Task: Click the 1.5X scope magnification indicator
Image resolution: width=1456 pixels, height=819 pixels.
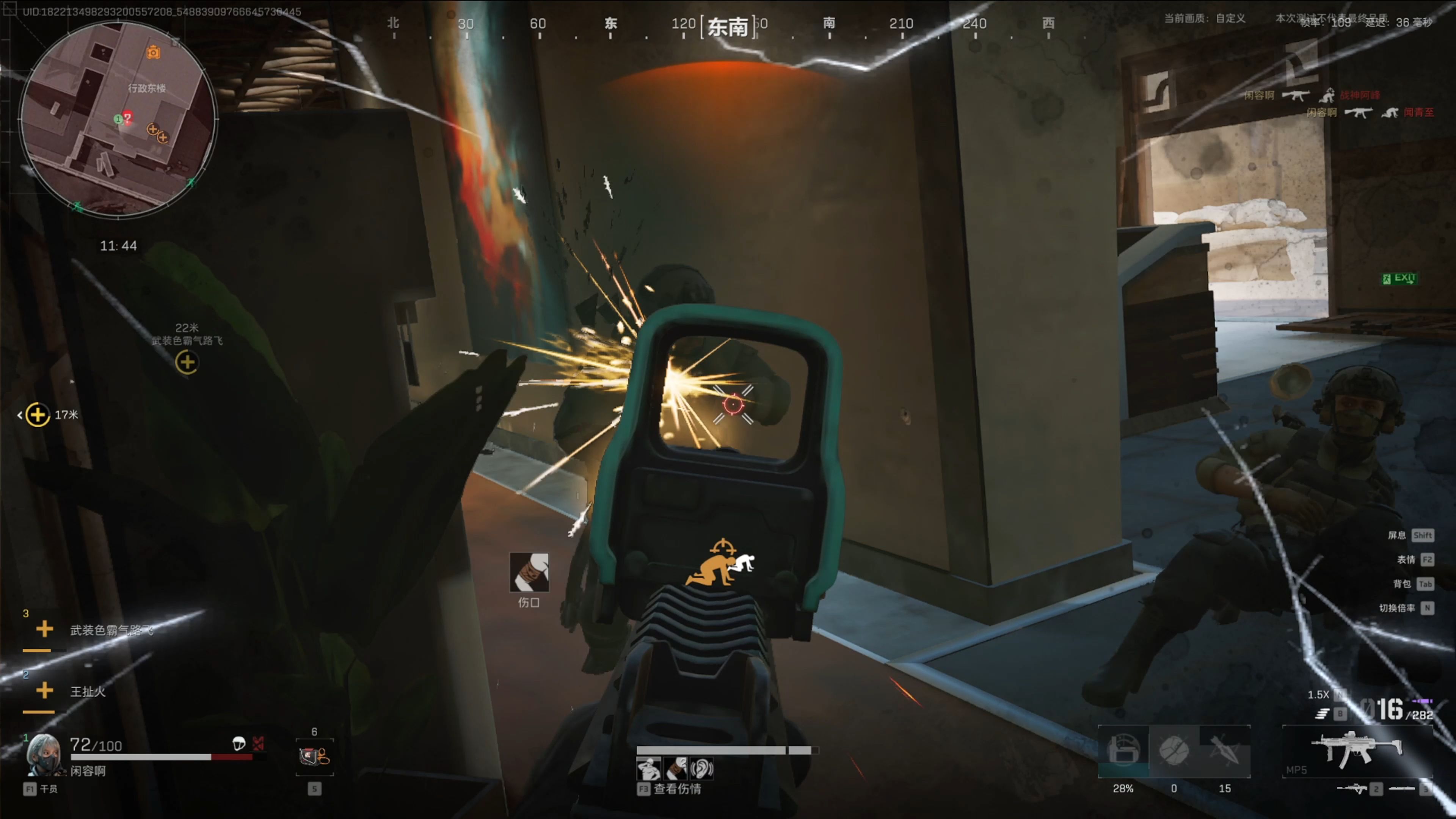Action: 1318,695
